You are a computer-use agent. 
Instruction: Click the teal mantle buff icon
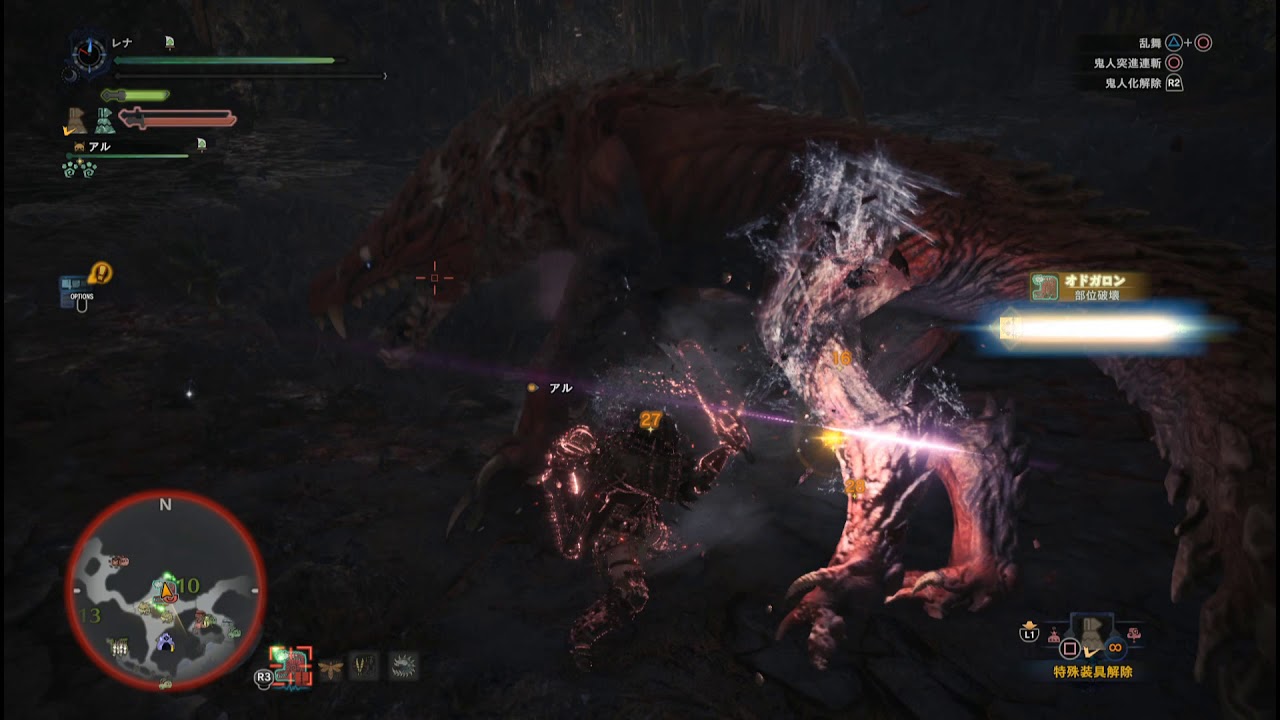click(x=105, y=121)
